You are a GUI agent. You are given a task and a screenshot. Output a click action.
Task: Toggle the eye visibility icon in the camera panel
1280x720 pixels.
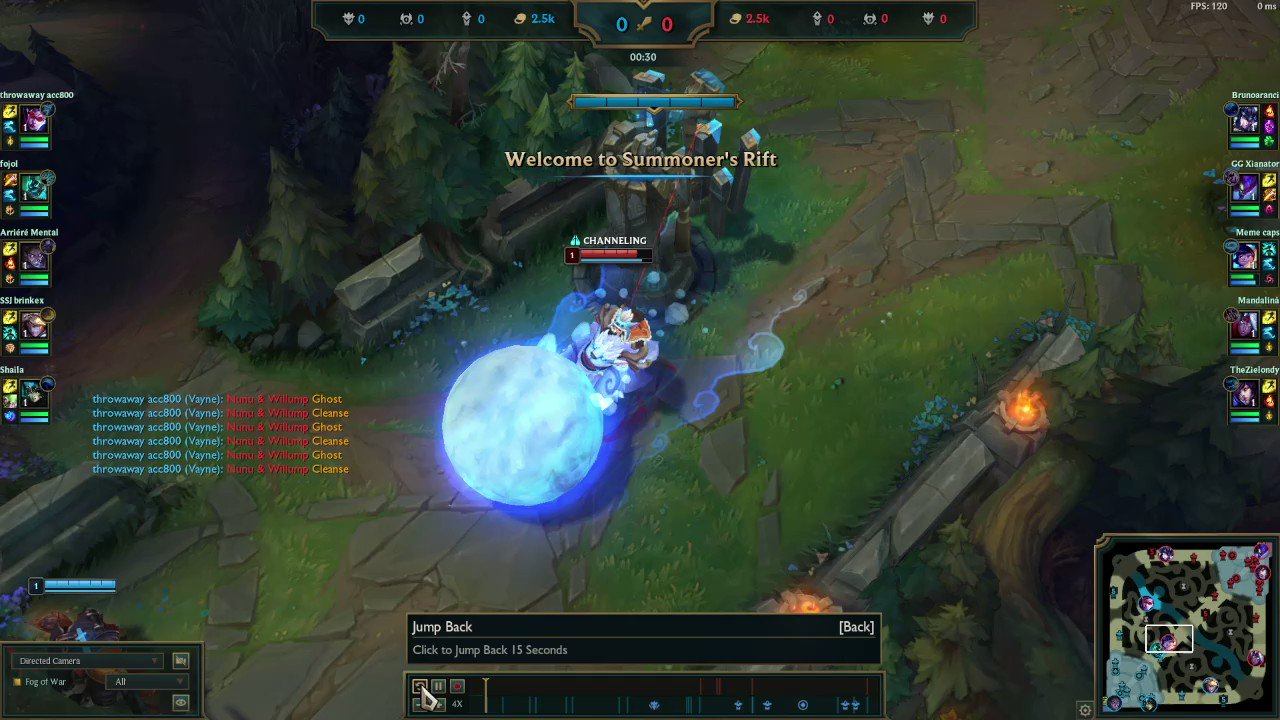click(180, 702)
